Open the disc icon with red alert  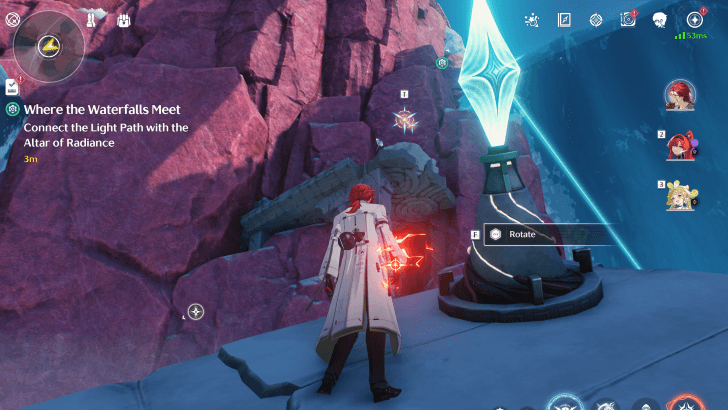628,19
